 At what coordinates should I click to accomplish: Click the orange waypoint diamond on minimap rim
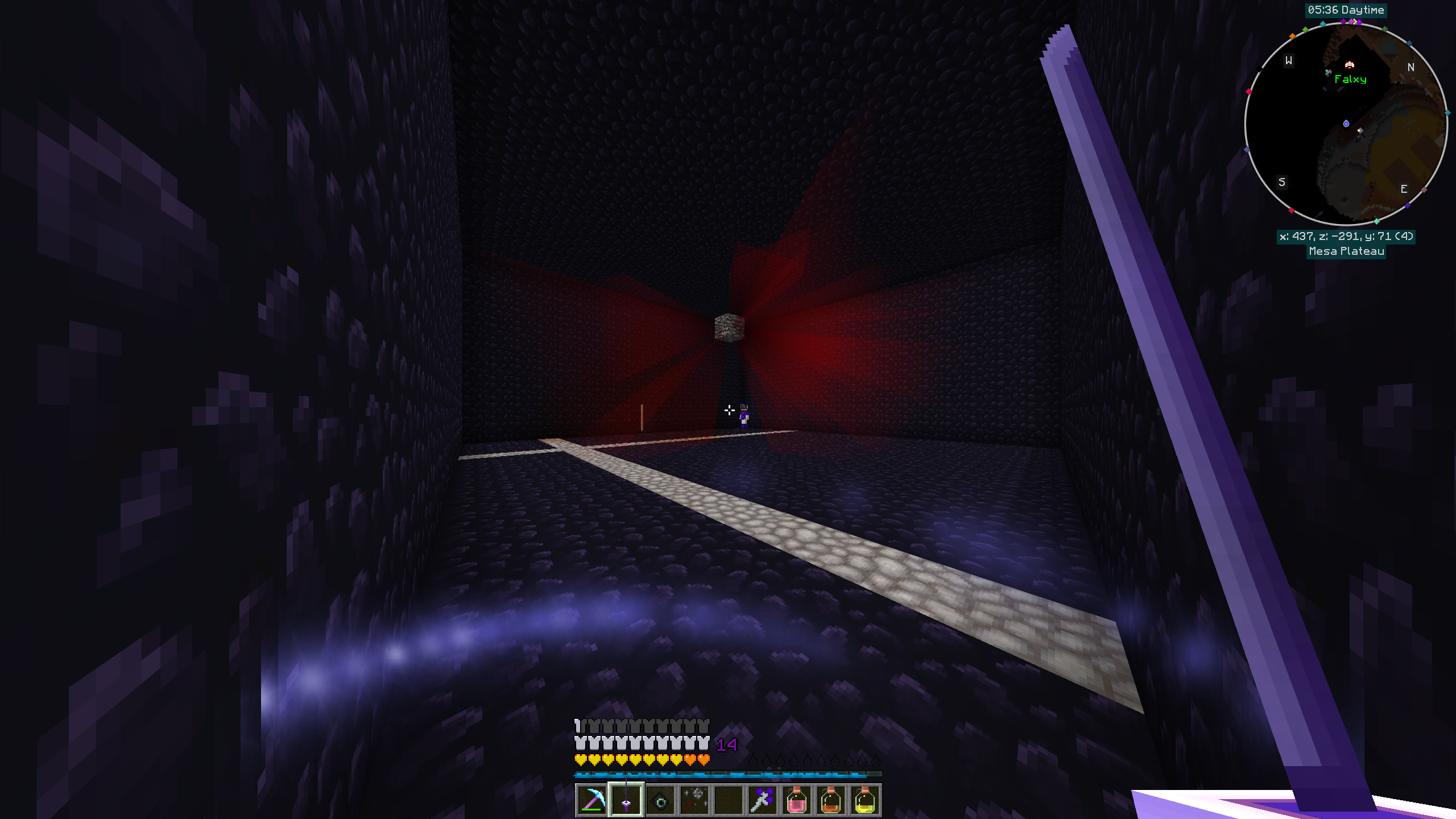1292,36
